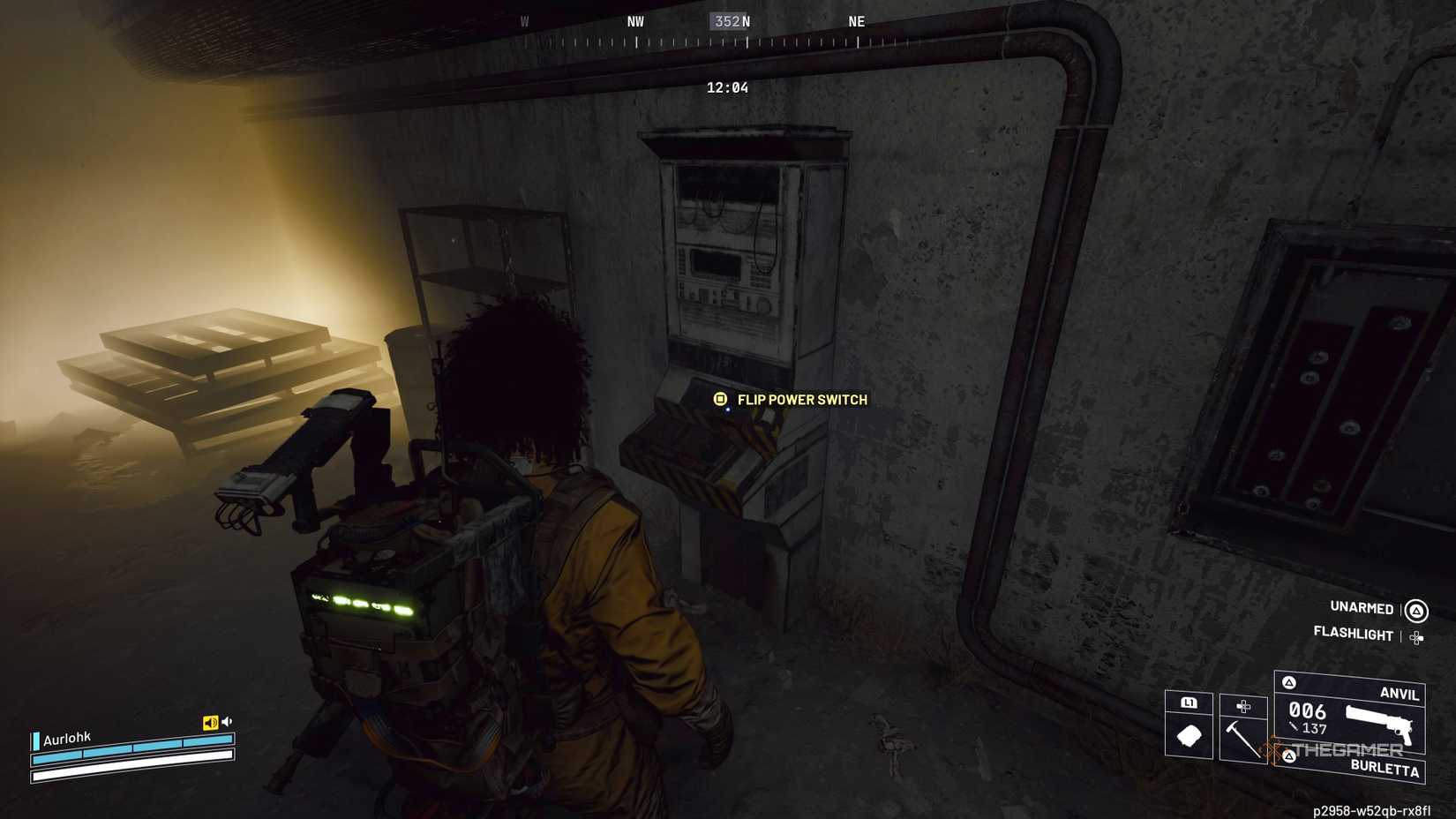Click the BURLETTA weapon label
The width and height of the screenshot is (1456, 819).
pos(1385,769)
